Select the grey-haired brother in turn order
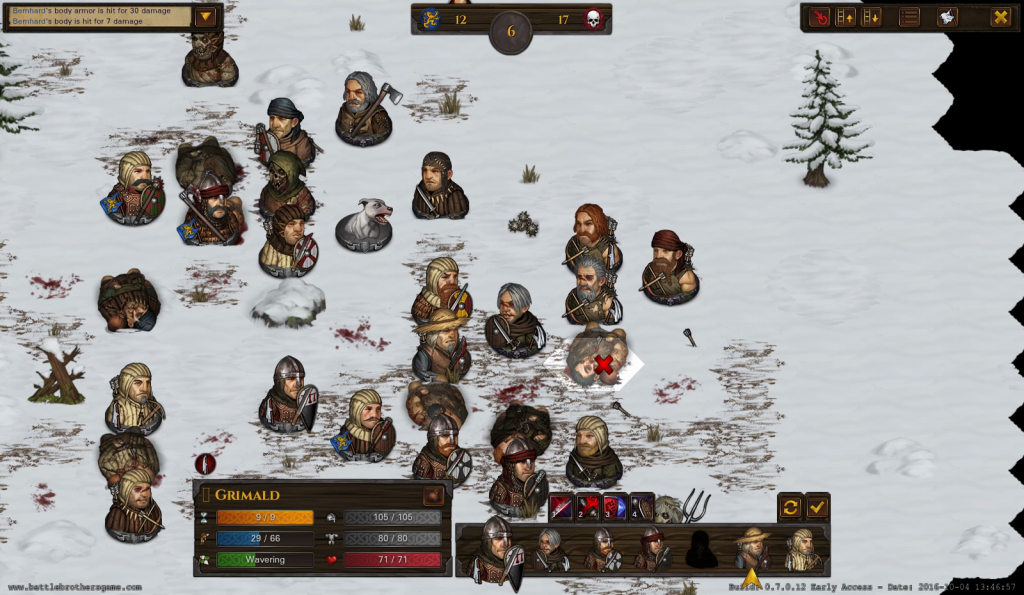 coord(549,549)
